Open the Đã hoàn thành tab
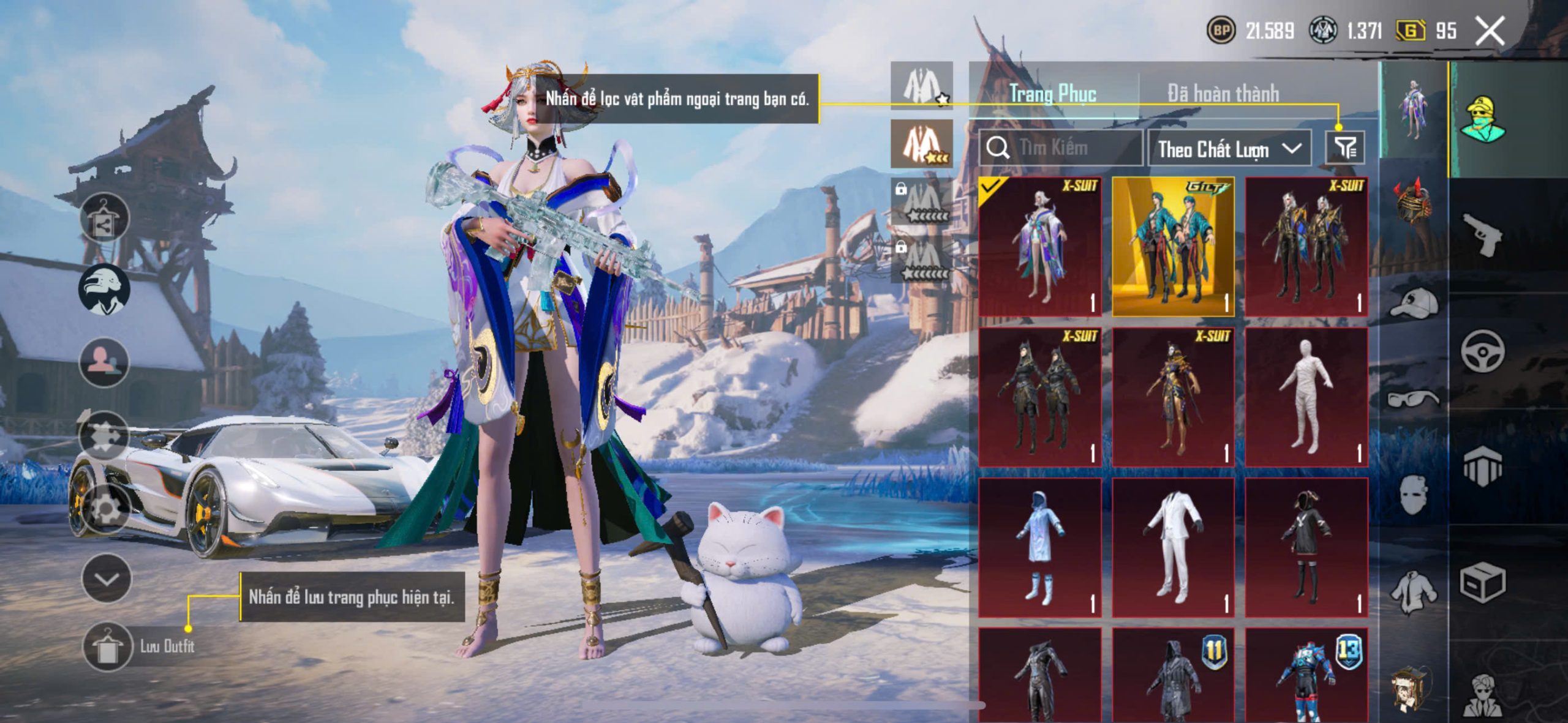The width and height of the screenshot is (1568, 723). click(1223, 94)
